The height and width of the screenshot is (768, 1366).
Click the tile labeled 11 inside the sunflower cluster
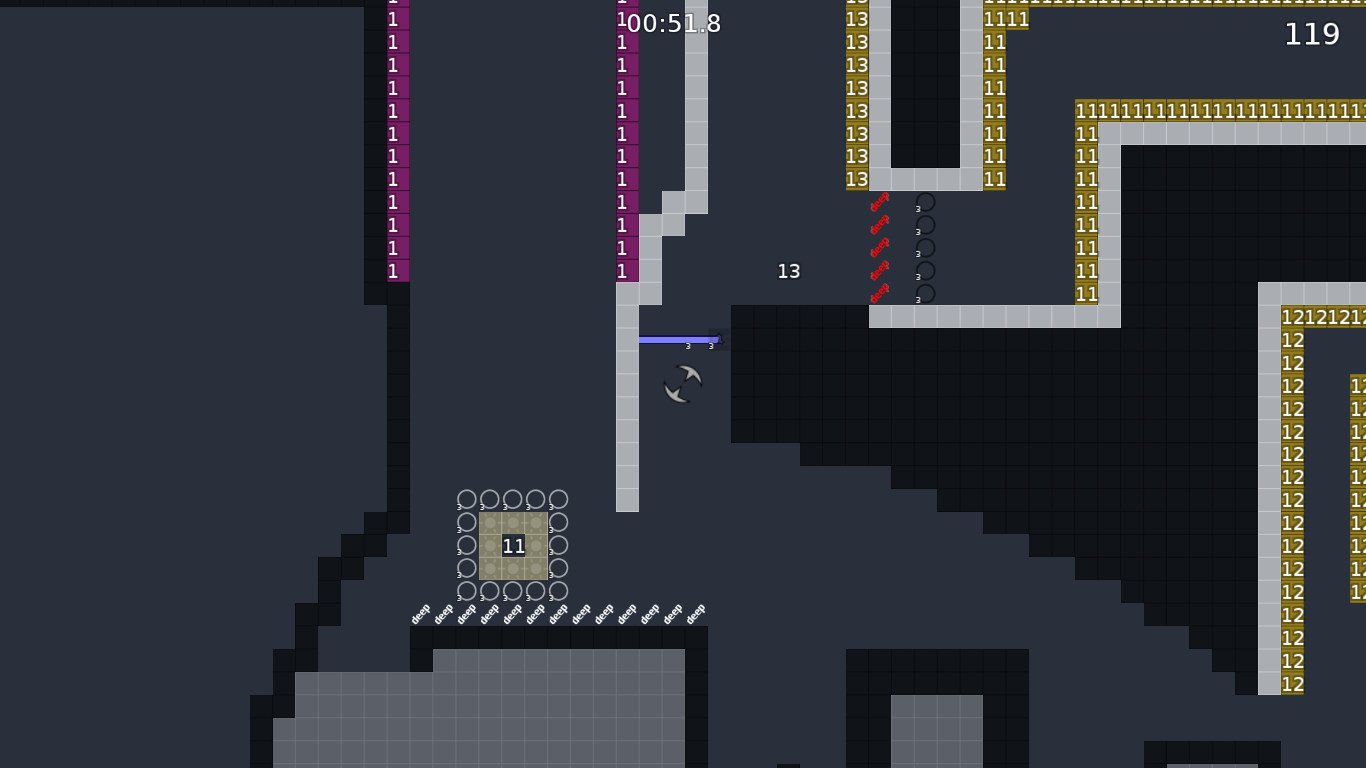[x=514, y=546]
